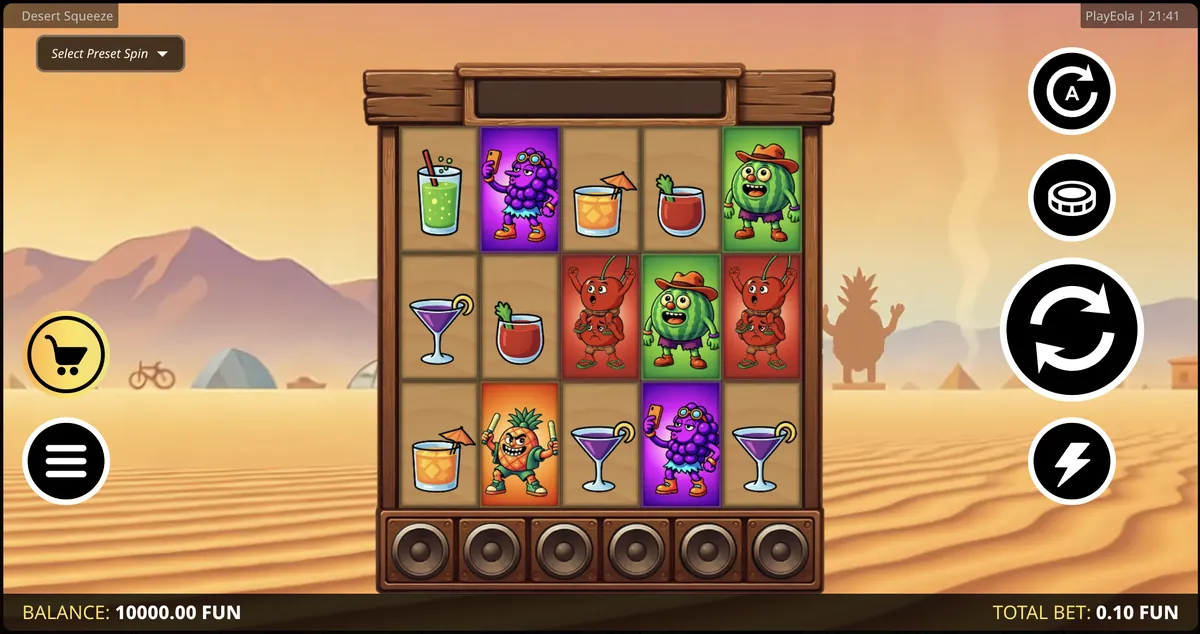Spin the reels with the large arrows button
This screenshot has height=634, width=1200.
coord(1071,328)
